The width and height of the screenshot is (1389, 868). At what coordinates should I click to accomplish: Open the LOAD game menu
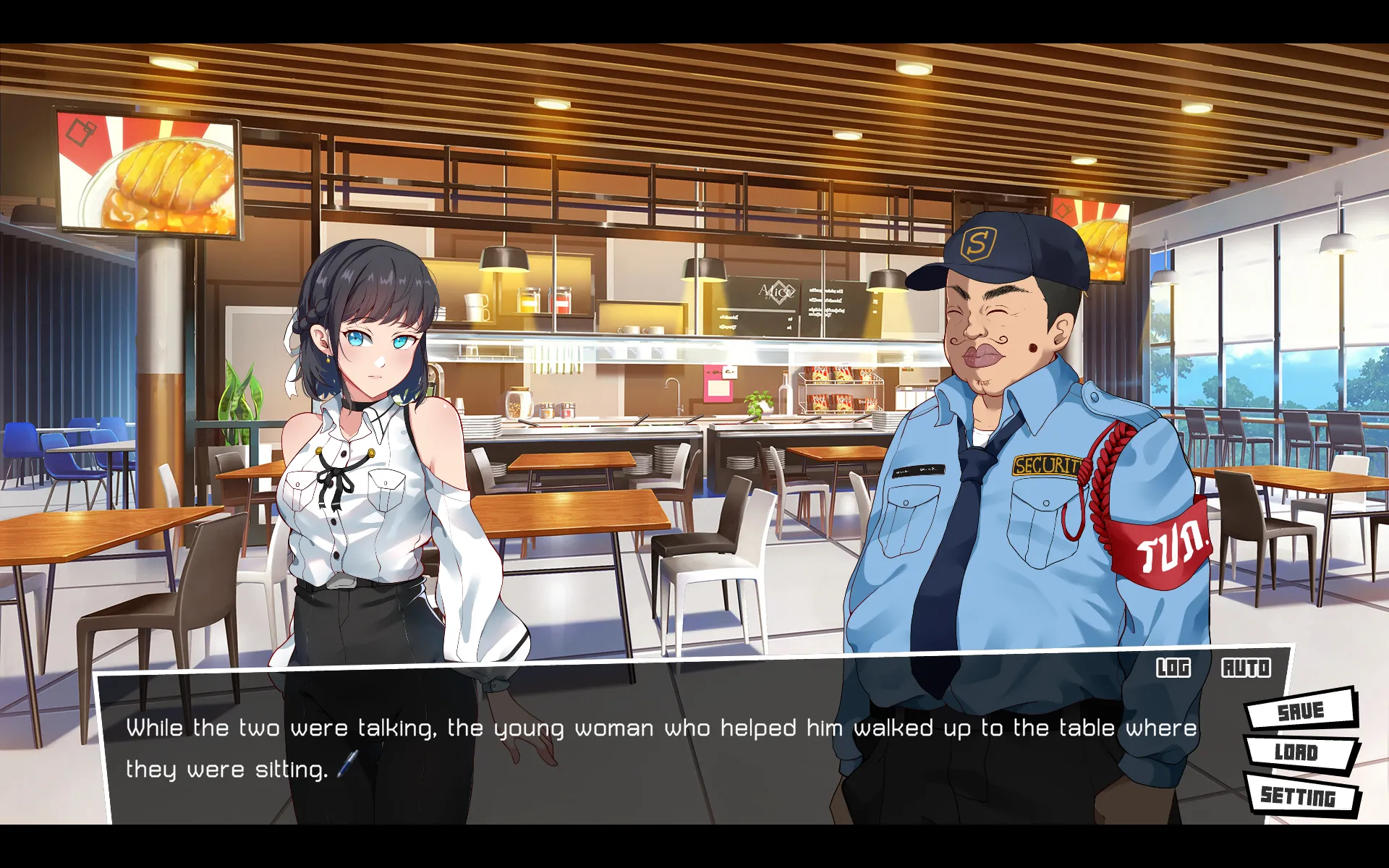pos(1299,752)
